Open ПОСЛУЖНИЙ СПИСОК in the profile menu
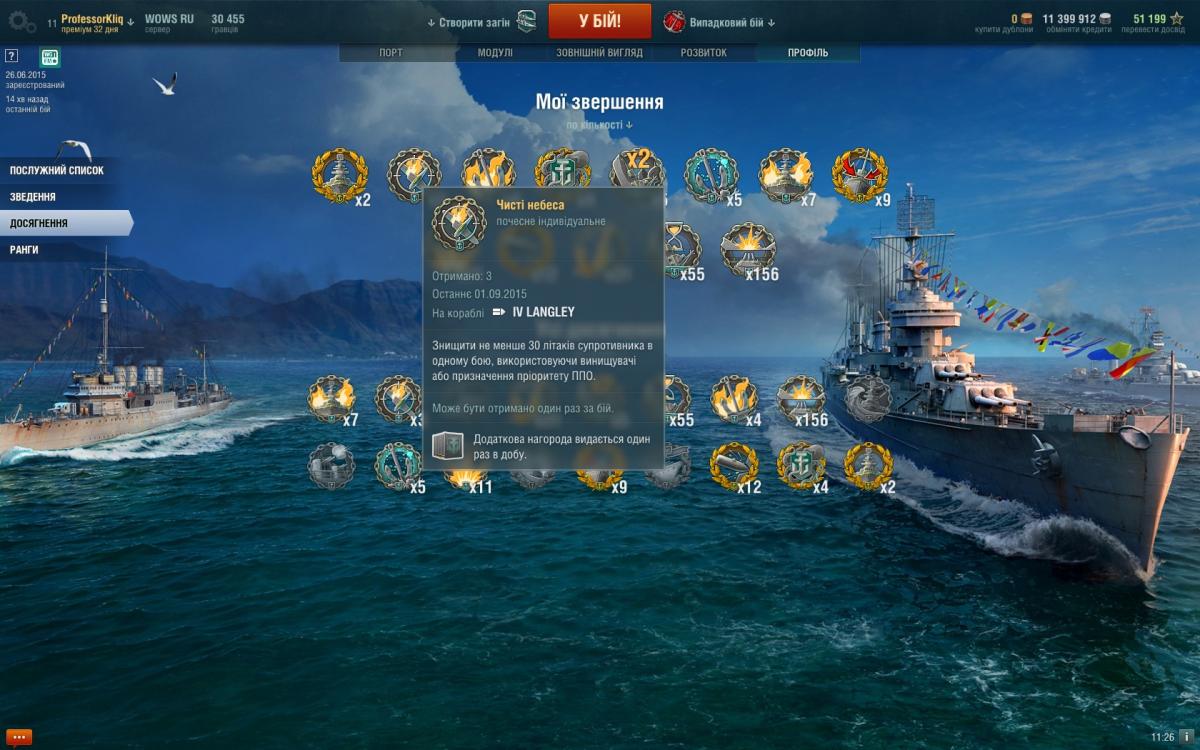This screenshot has height=750, width=1200. click(x=57, y=171)
